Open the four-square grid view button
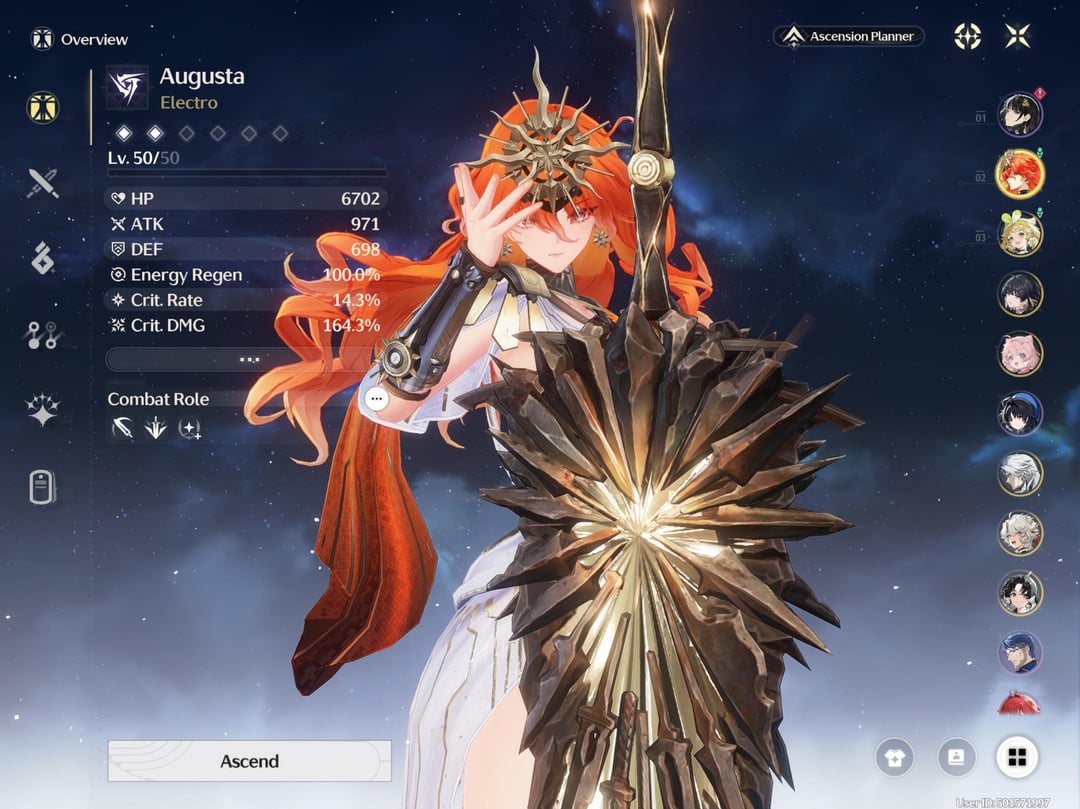1080x809 pixels. tap(1017, 757)
